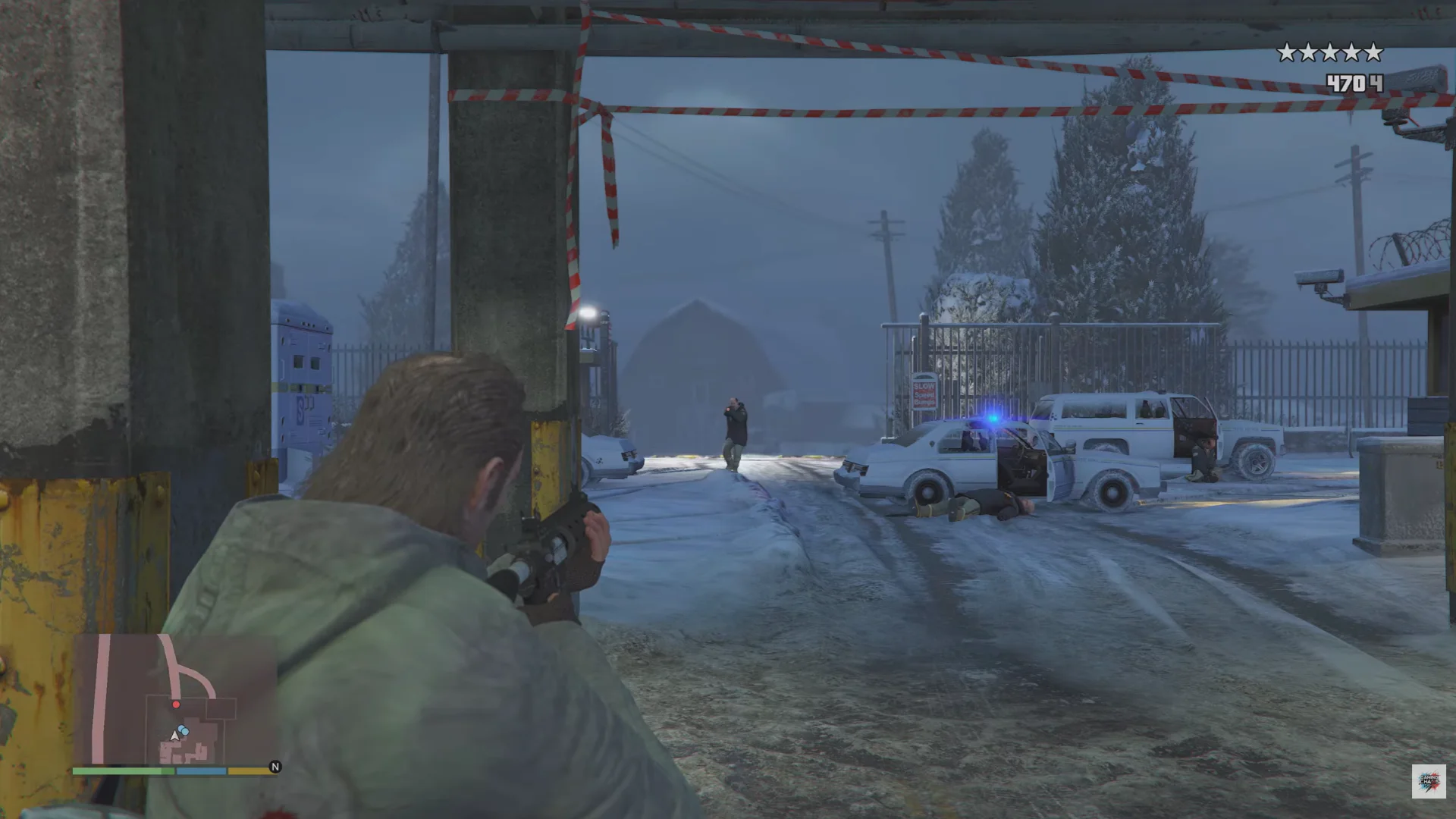Select the white player arrow on the minimap
The image size is (1456, 819).
pos(174,736)
